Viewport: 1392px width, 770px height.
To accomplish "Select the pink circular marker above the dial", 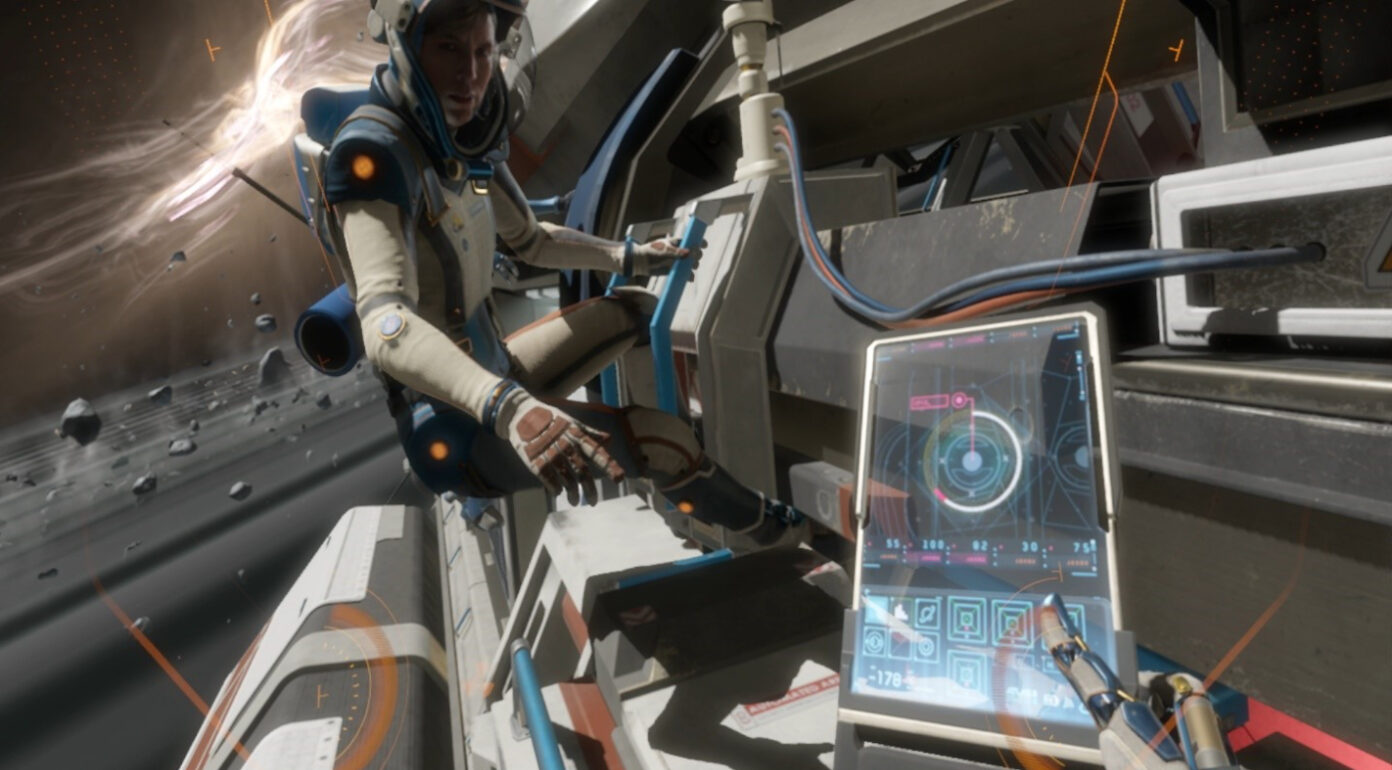I will [x=959, y=402].
